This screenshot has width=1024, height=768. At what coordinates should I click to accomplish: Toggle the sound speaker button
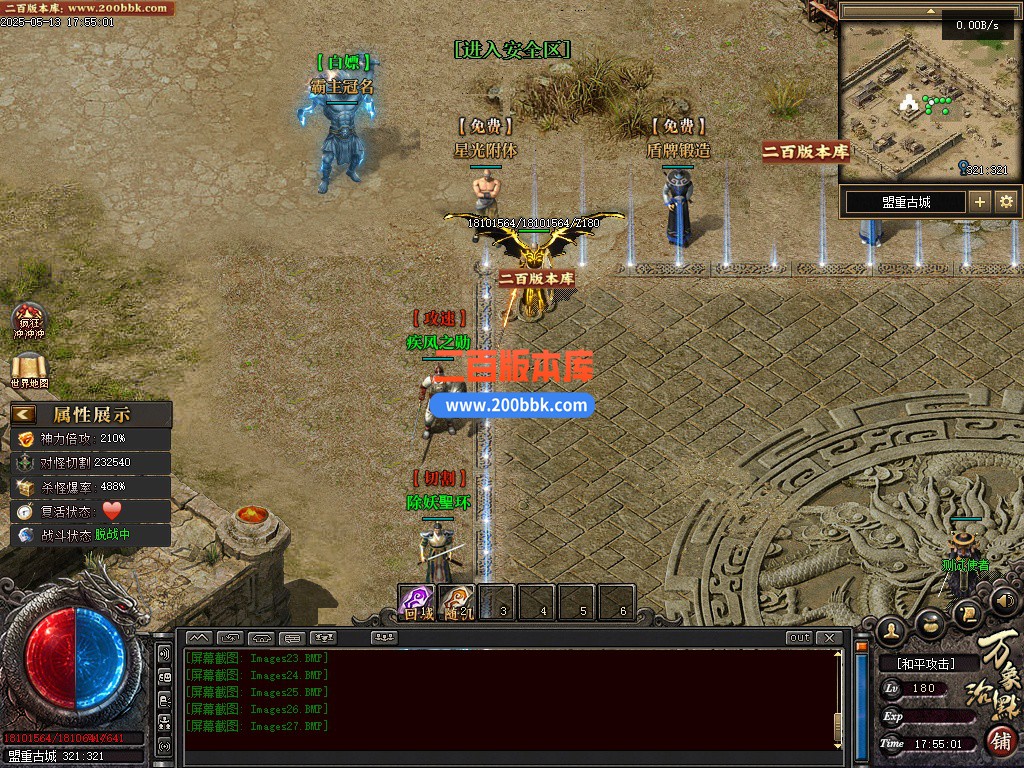[x=1006, y=601]
